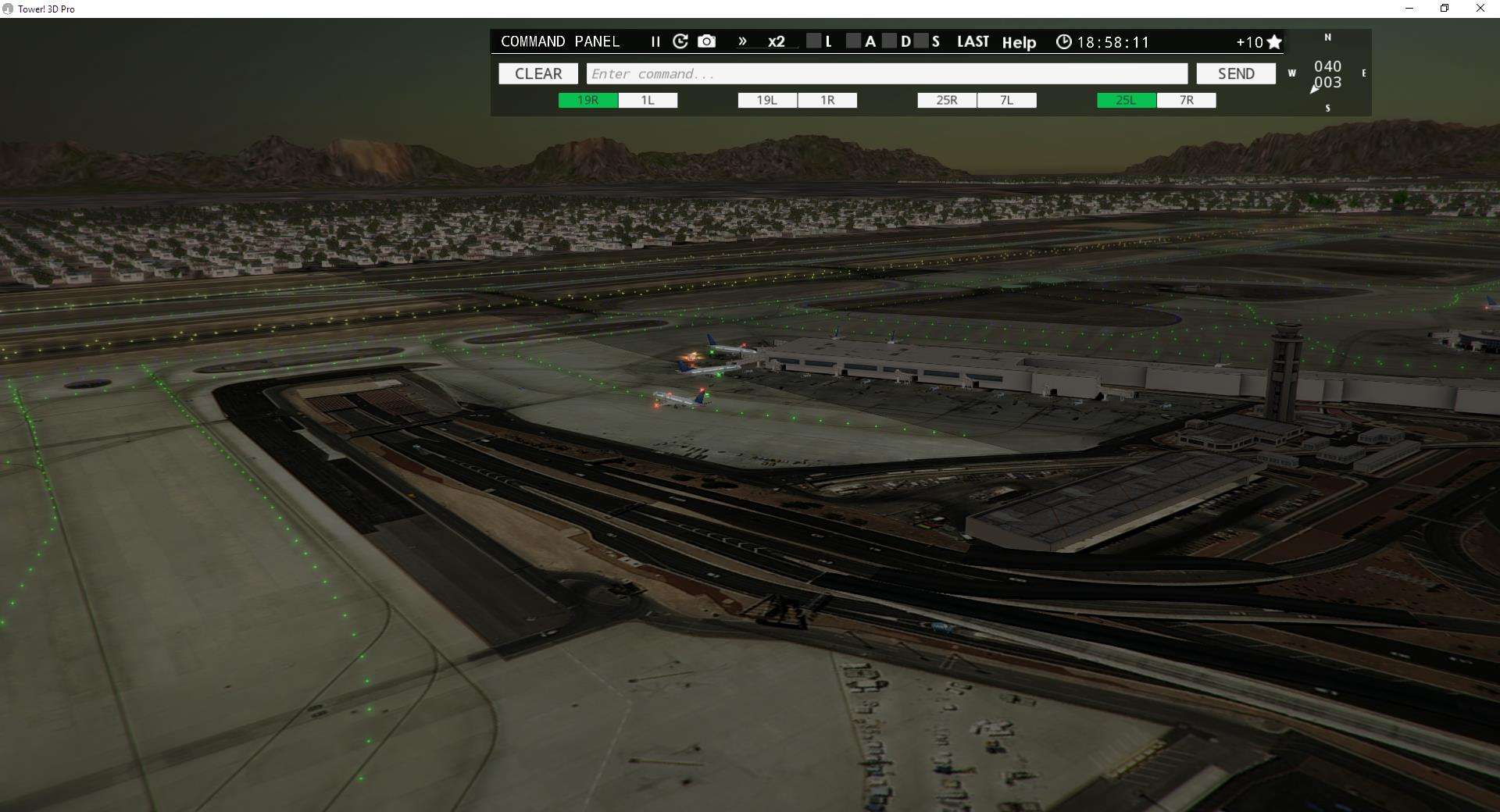1500x812 pixels.
Task: Open the Help option
Action: [x=1019, y=43]
